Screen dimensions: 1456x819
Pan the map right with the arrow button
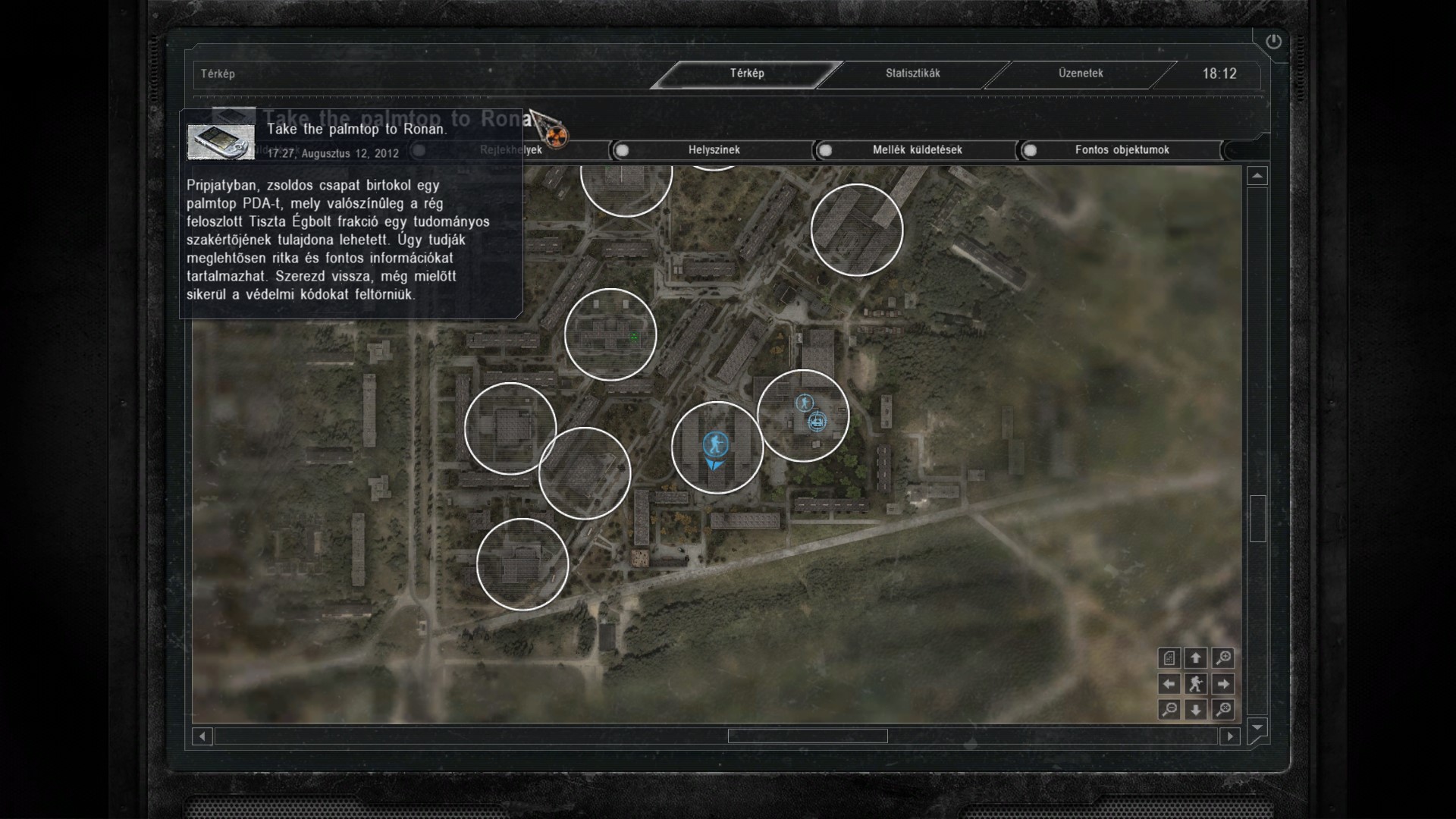tap(1222, 684)
